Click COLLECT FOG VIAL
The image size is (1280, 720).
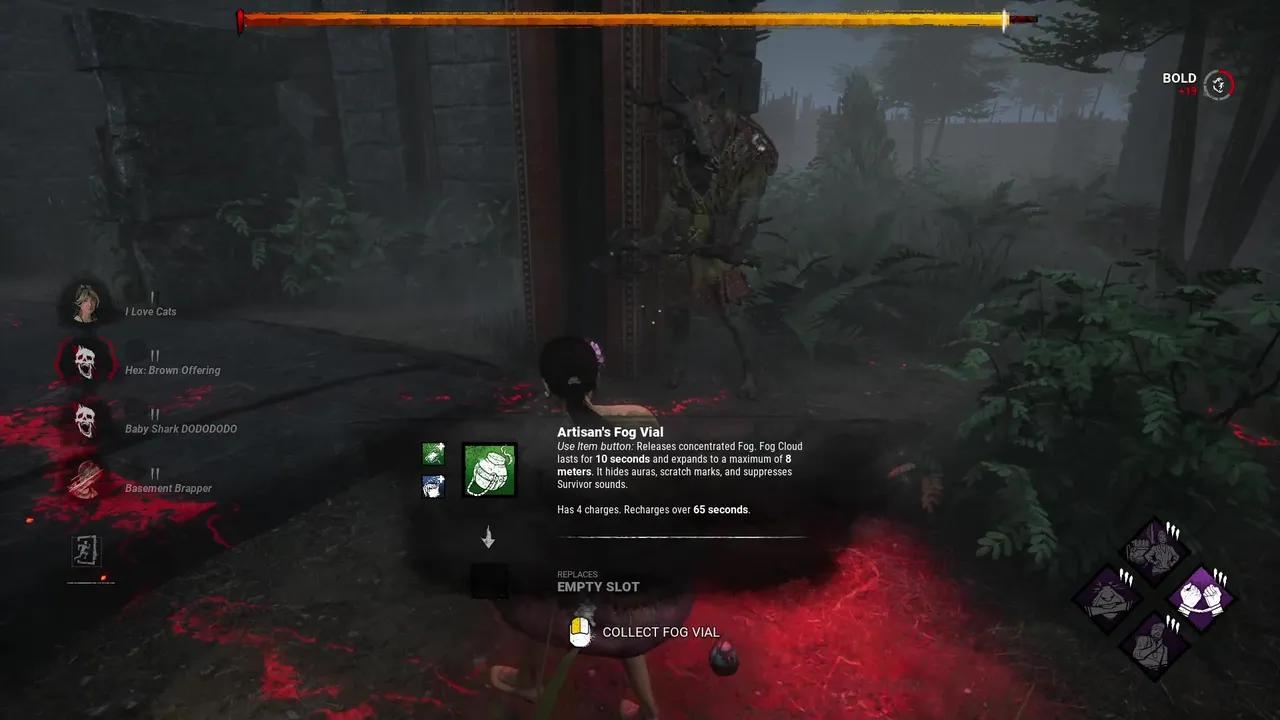660,631
